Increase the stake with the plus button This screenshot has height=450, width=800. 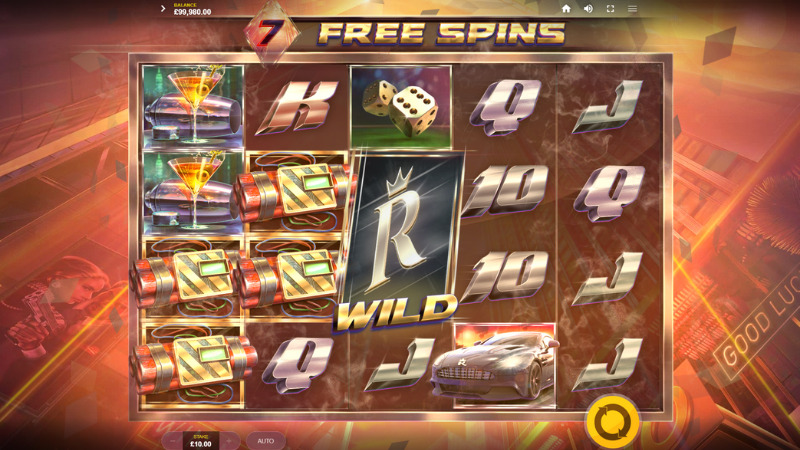(229, 440)
